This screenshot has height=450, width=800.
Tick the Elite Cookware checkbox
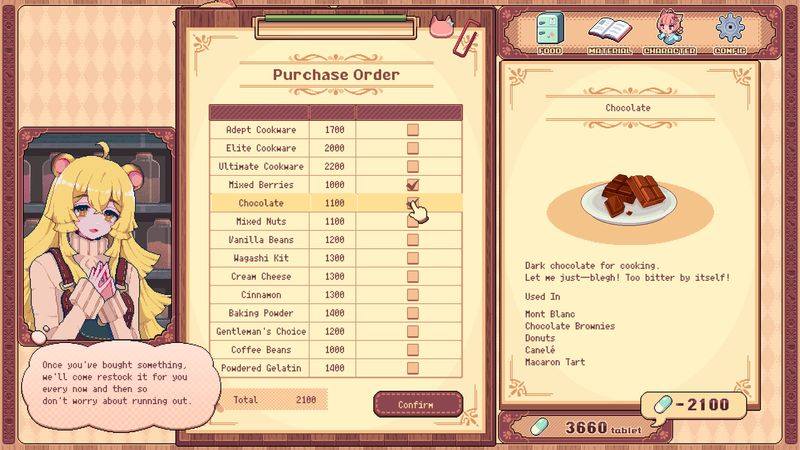click(412, 148)
